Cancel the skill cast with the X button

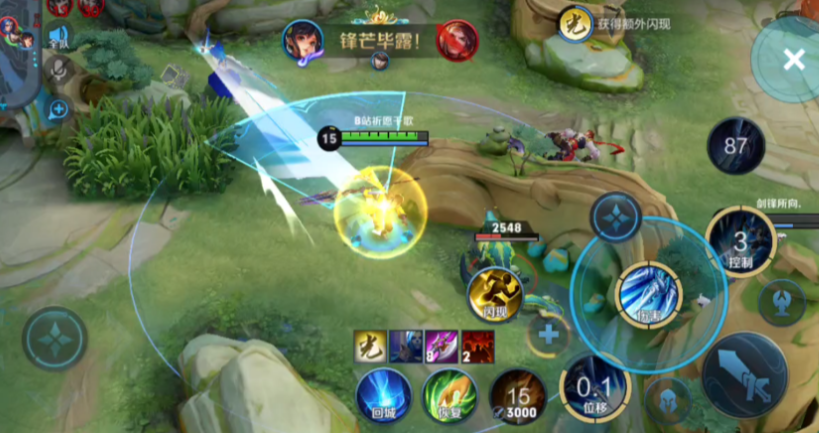pyautogui.click(x=793, y=60)
